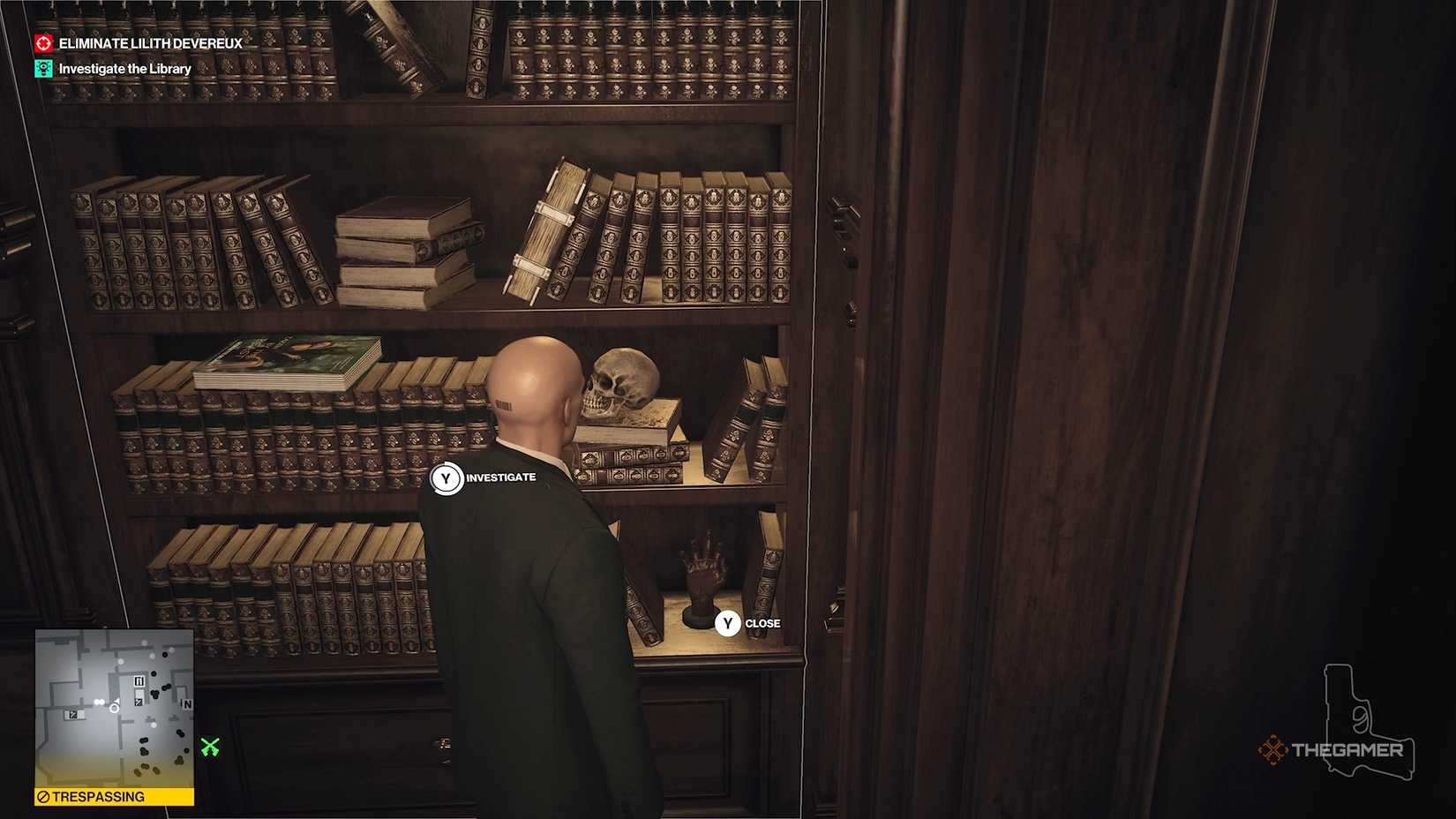
Task: Click the N compass marker on the minimap
Action: 187,703
